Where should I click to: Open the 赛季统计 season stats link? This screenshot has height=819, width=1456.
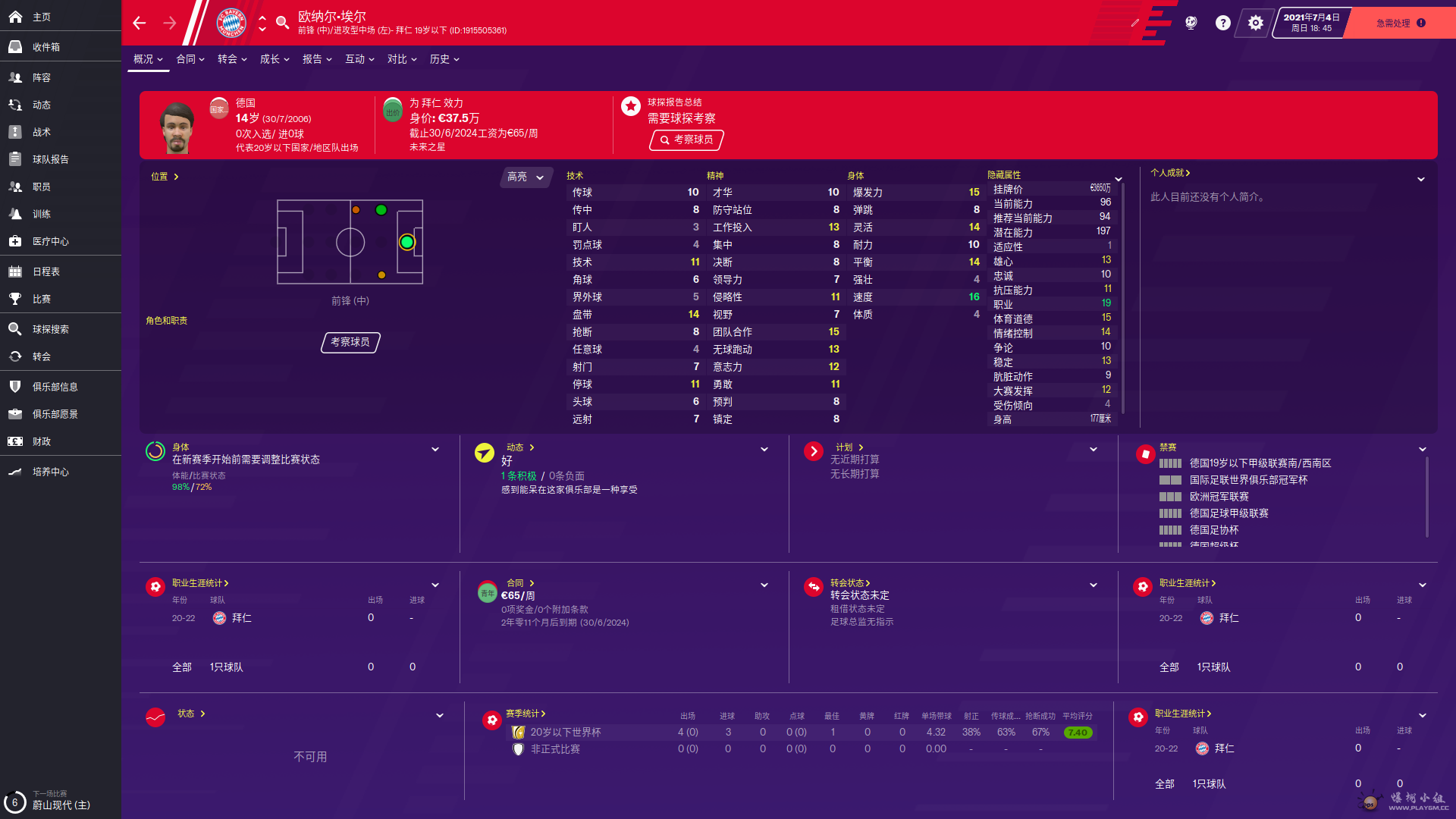click(x=526, y=714)
